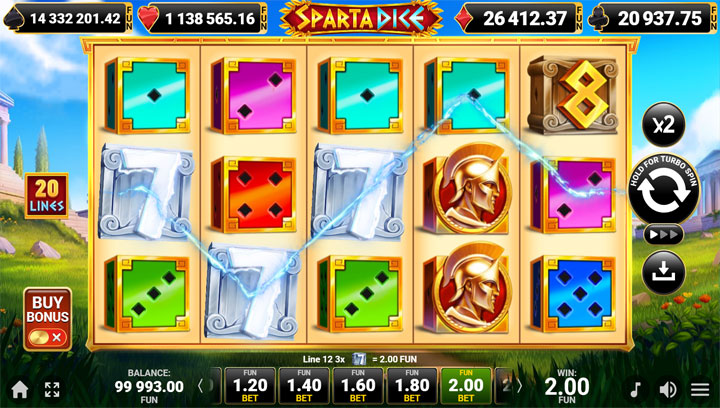Activate the x2 gamble button
The image size is (720, 408).
[x=664, y=124]
